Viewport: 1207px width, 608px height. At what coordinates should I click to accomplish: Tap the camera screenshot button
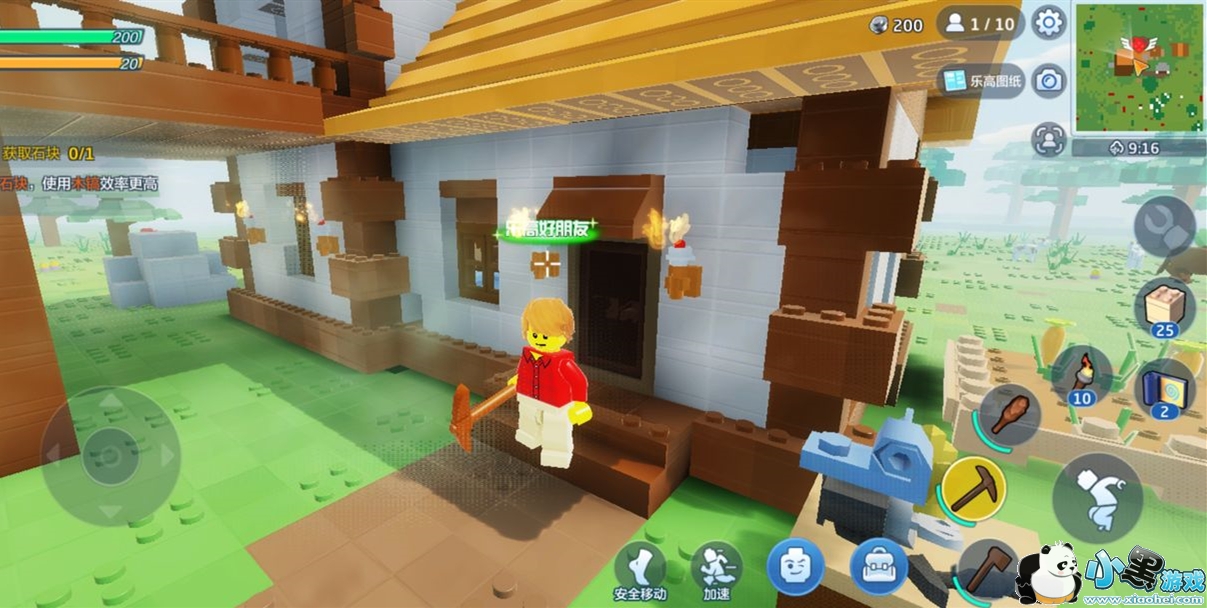[x=1048, y=81]
